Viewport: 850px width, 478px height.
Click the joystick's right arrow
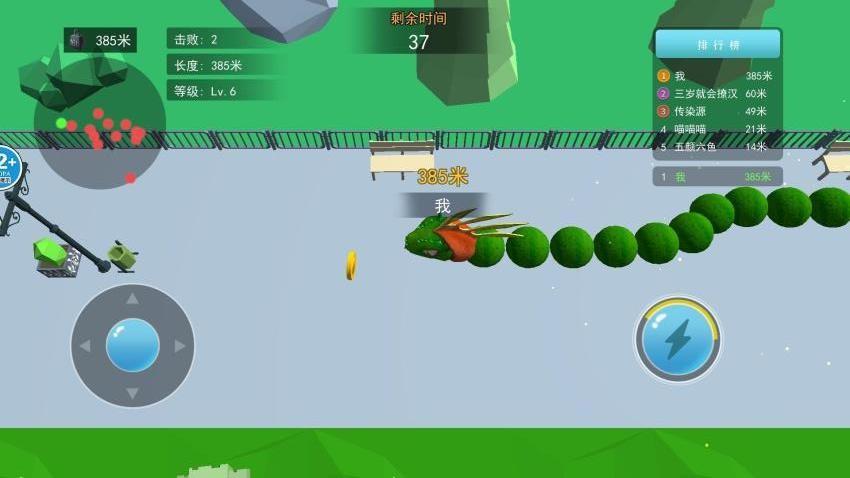click(x=180, y=346)
